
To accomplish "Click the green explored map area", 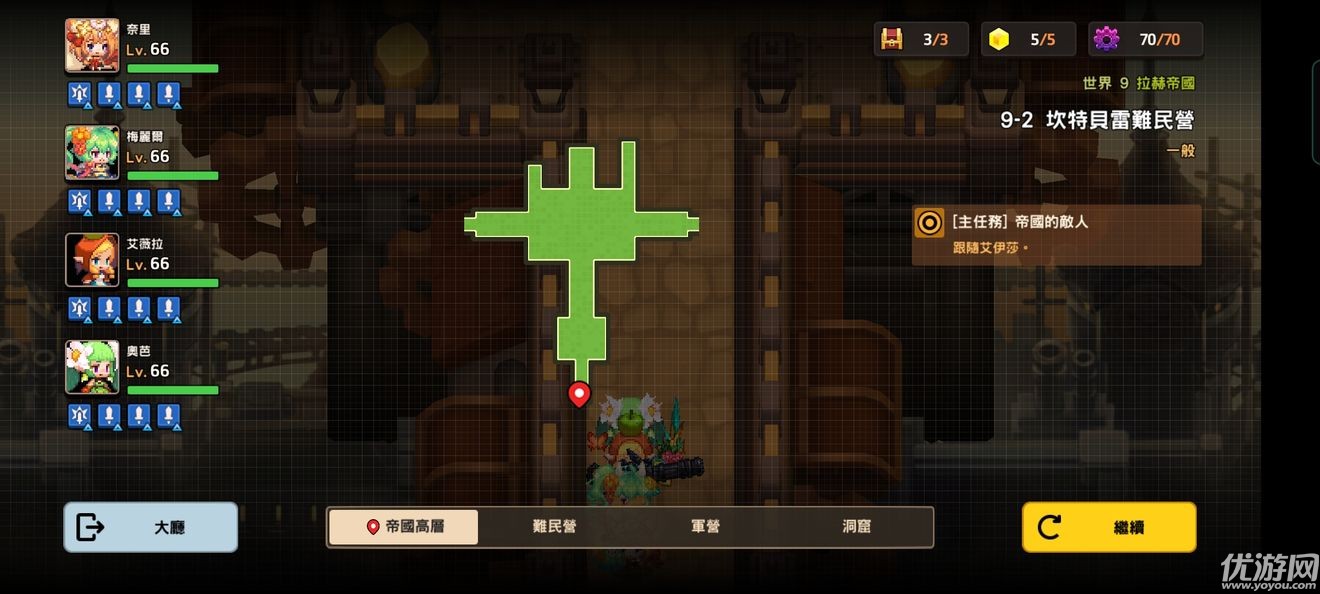I will (581, 225).
